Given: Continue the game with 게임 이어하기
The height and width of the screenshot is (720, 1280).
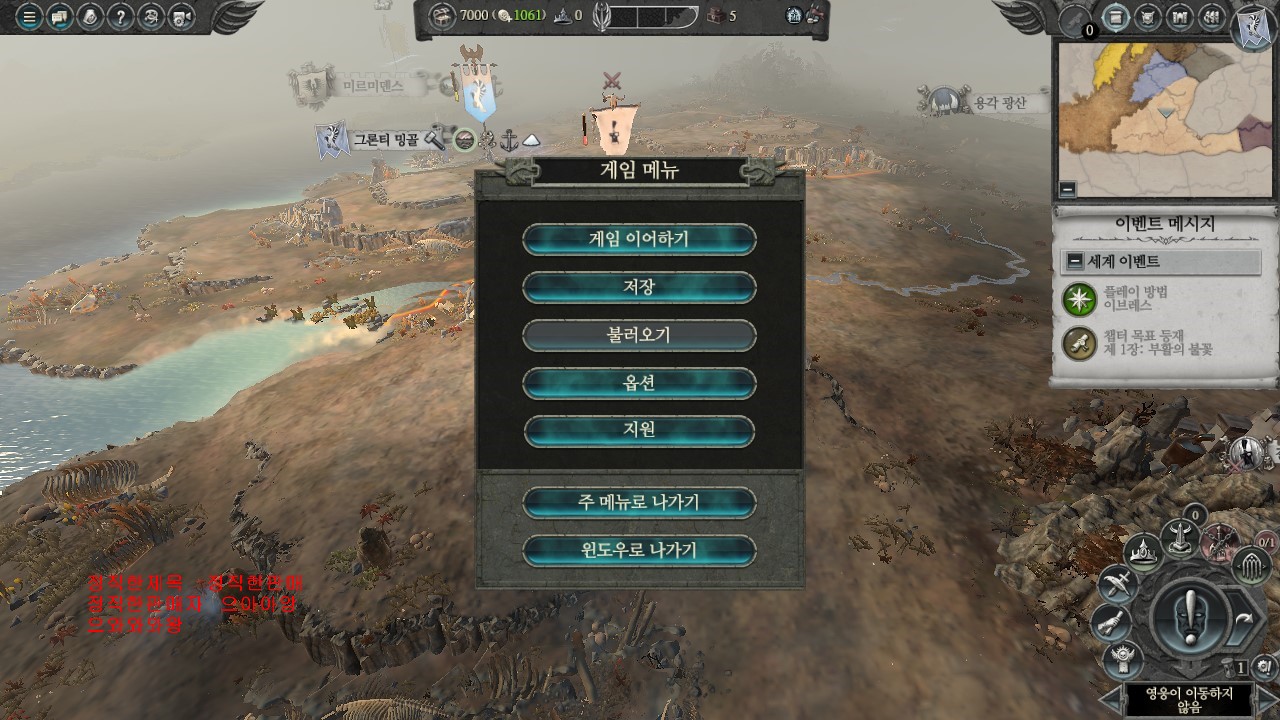Looking at the screenshot, I should 639,239.
